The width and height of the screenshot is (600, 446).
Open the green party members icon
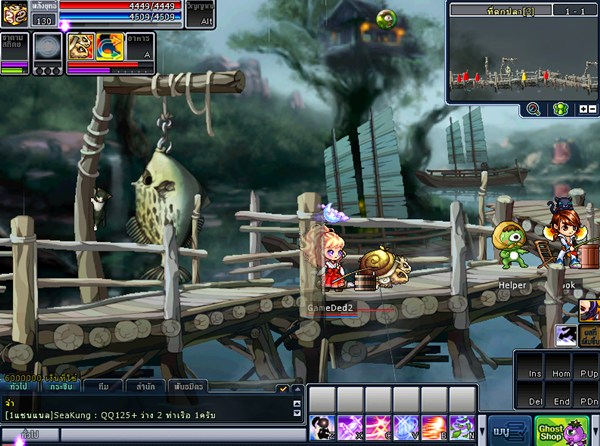click(560, 109)
